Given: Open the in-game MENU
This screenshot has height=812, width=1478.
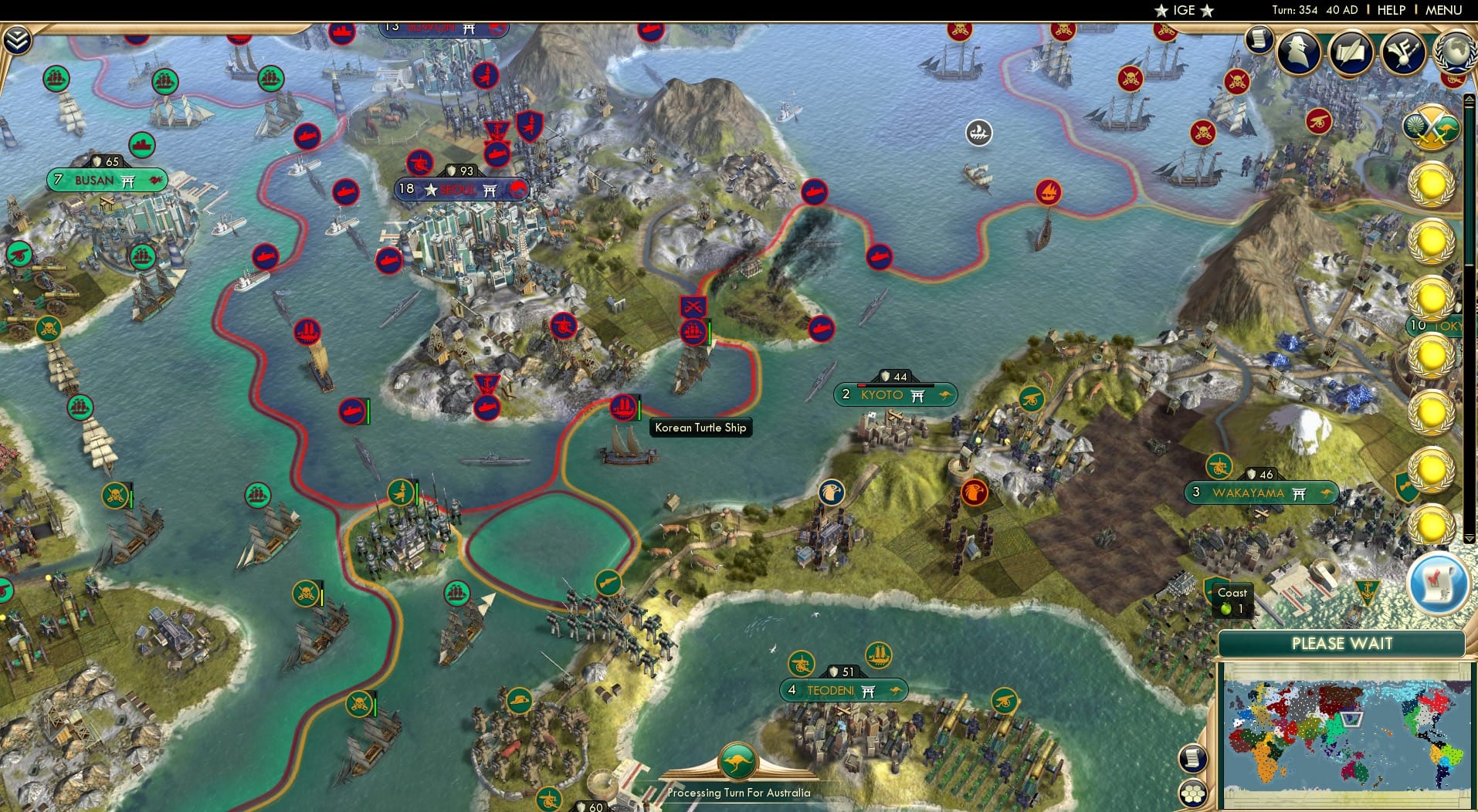Looking at the screenshot, I should point(1446,10).
